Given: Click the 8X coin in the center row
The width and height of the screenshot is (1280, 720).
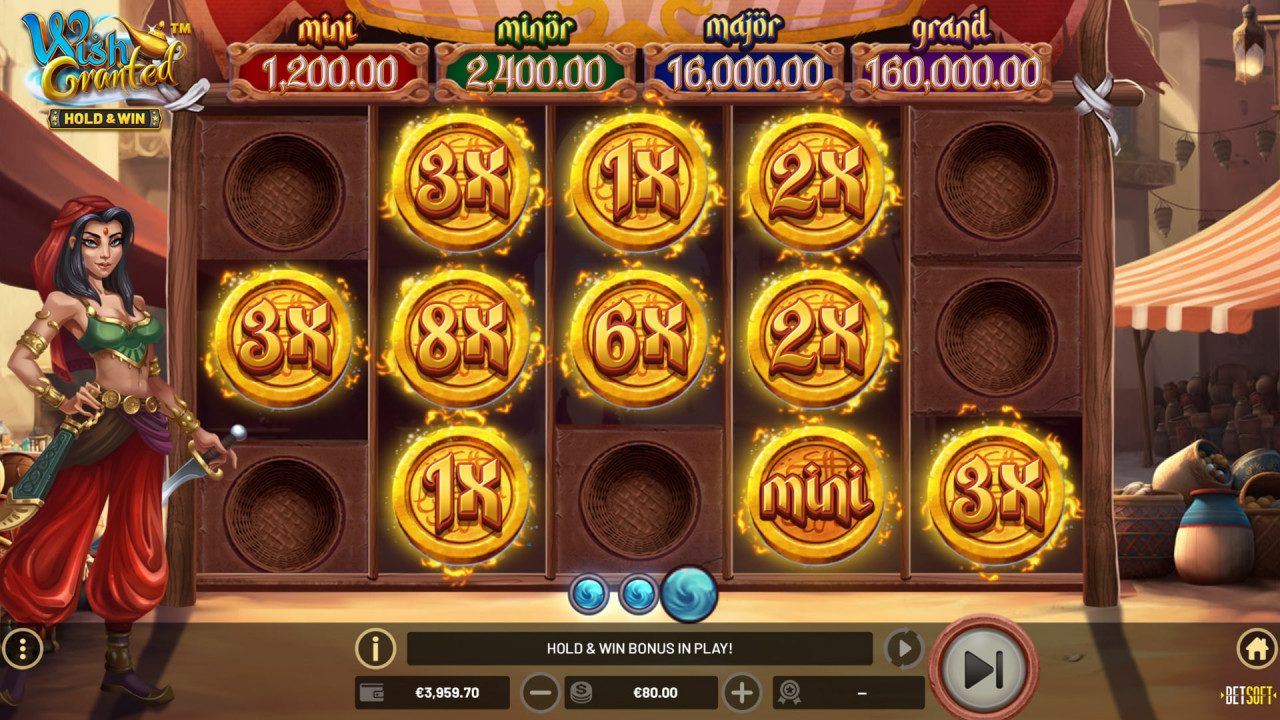Looking at the screenshot, I should coord(458,332).
